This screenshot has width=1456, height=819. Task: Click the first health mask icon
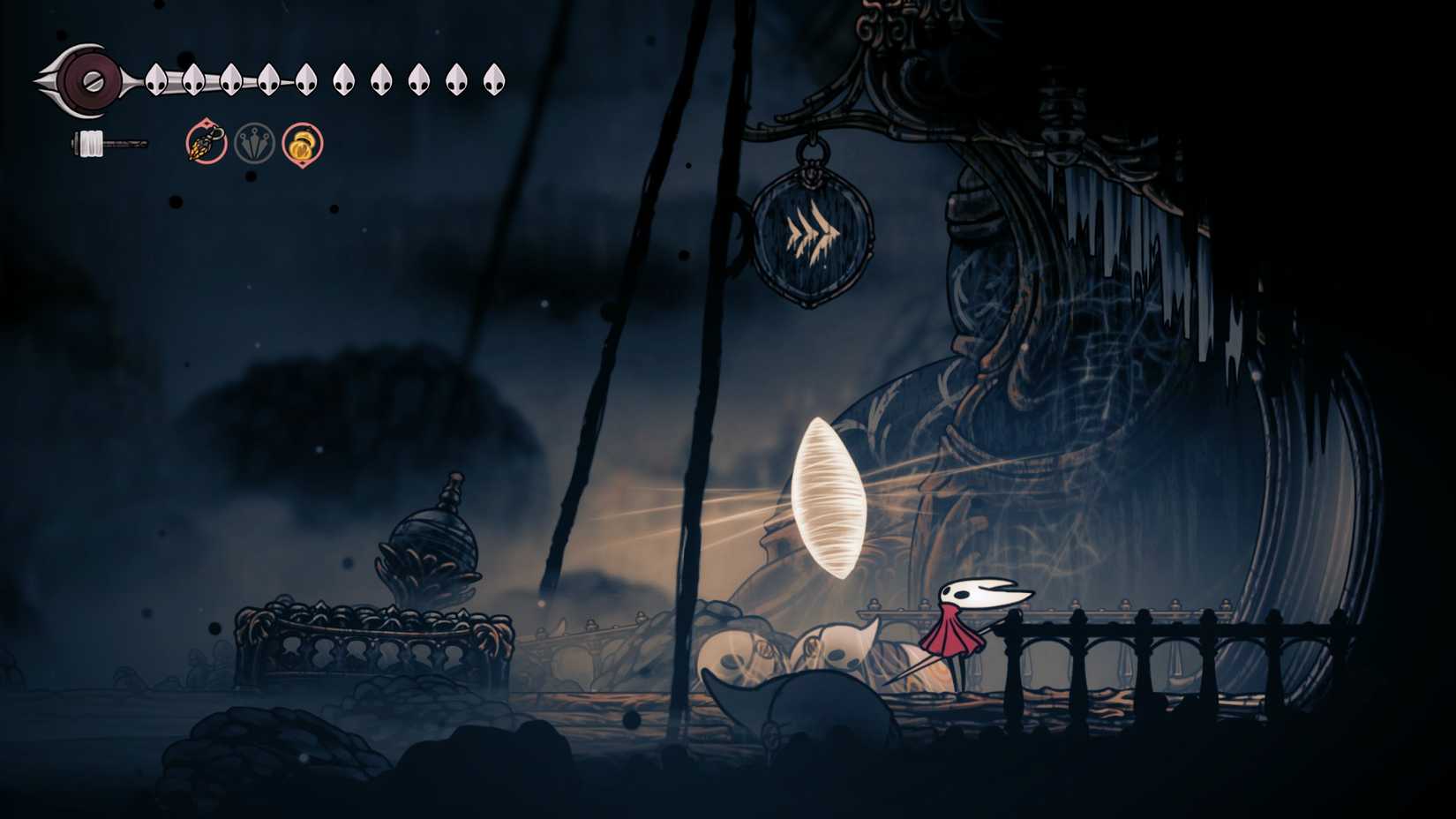156,79
